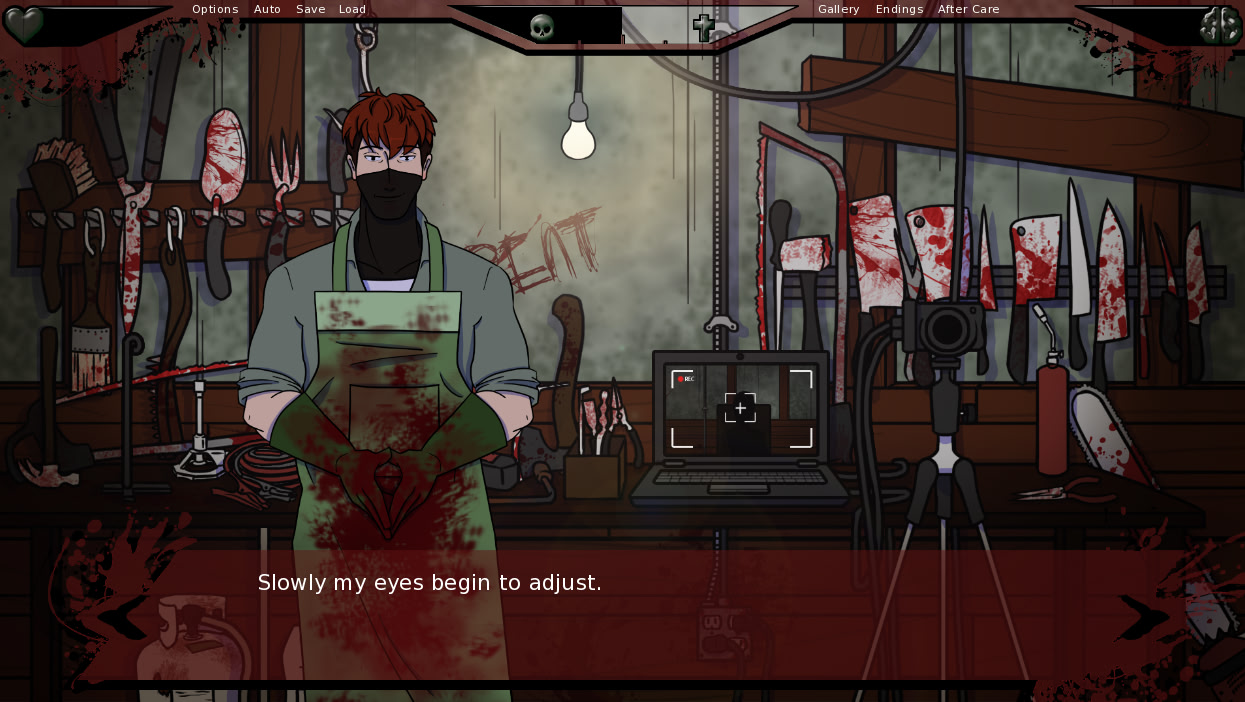The image size is (1245, 702).
Task: Open the Options menu
Action: click(215, 9)
